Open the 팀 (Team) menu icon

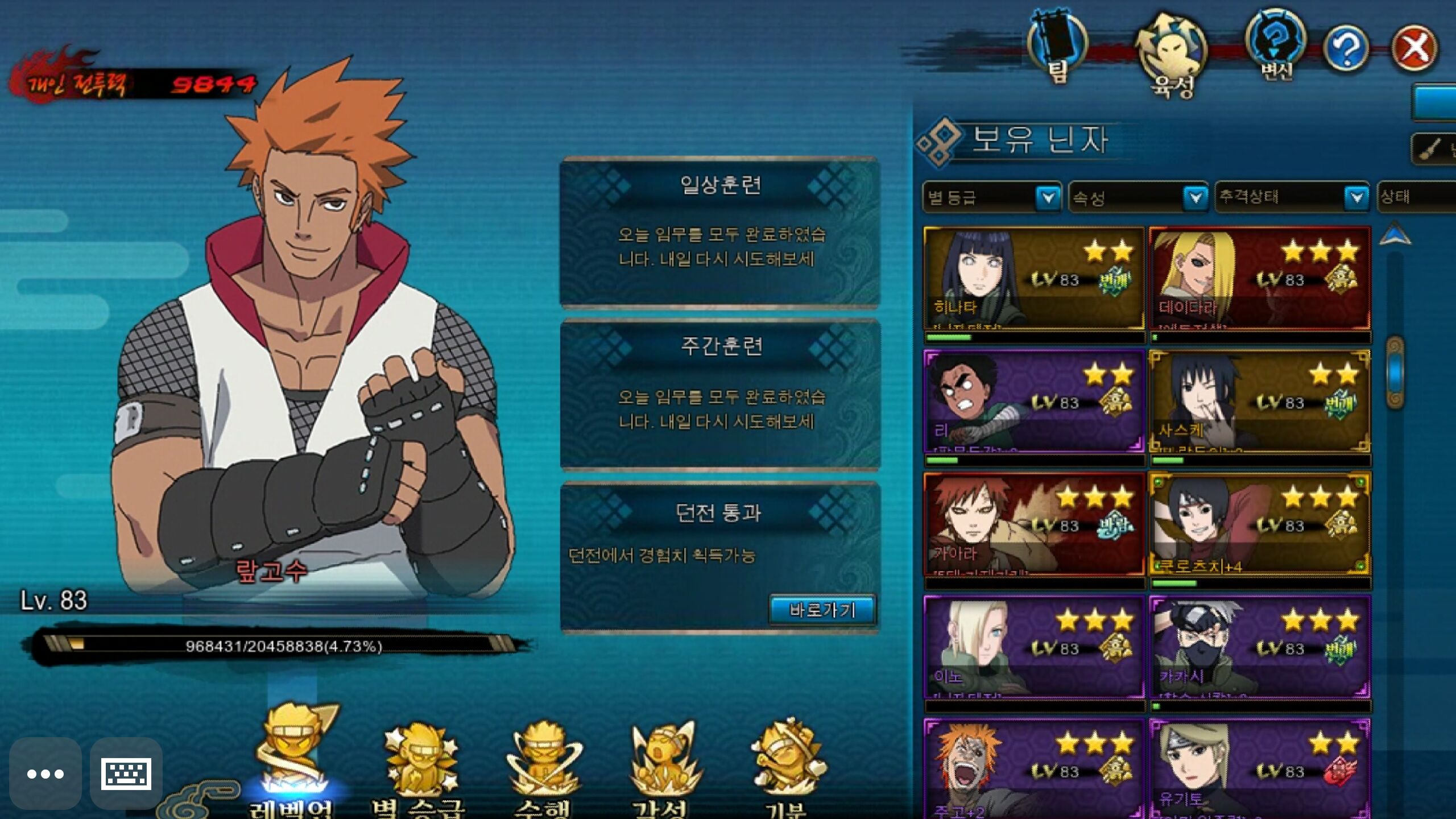point(1057,47)
